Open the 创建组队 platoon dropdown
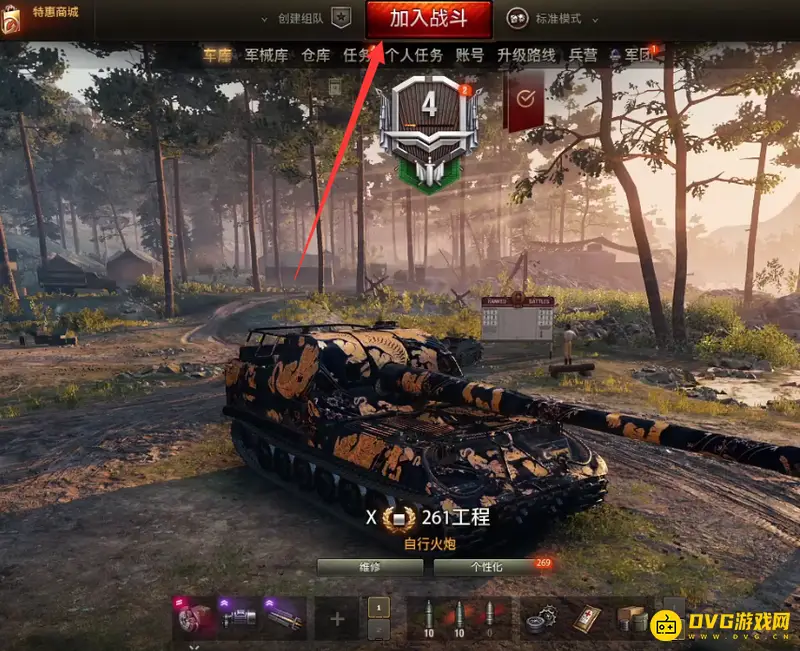 (x=307, y=19)
